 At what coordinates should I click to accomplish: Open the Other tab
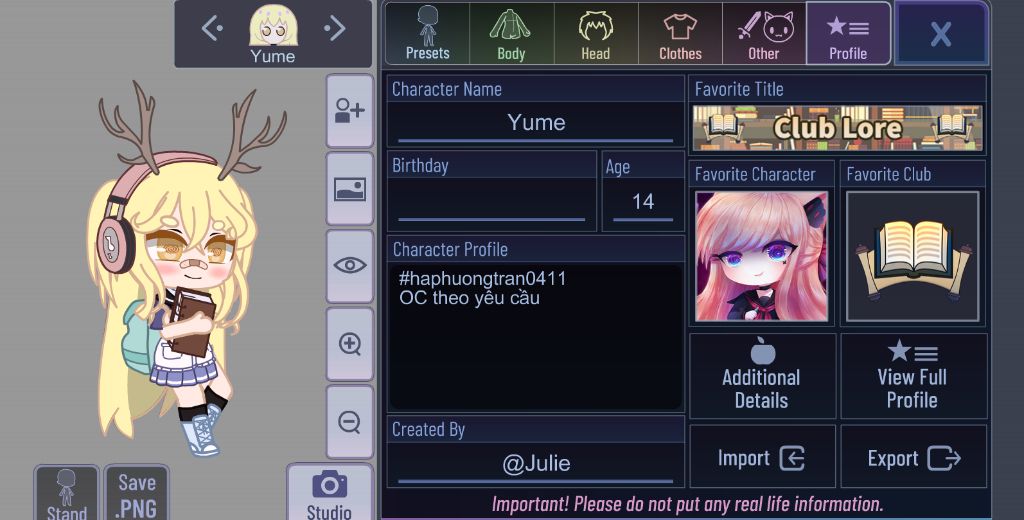[764, 34]
